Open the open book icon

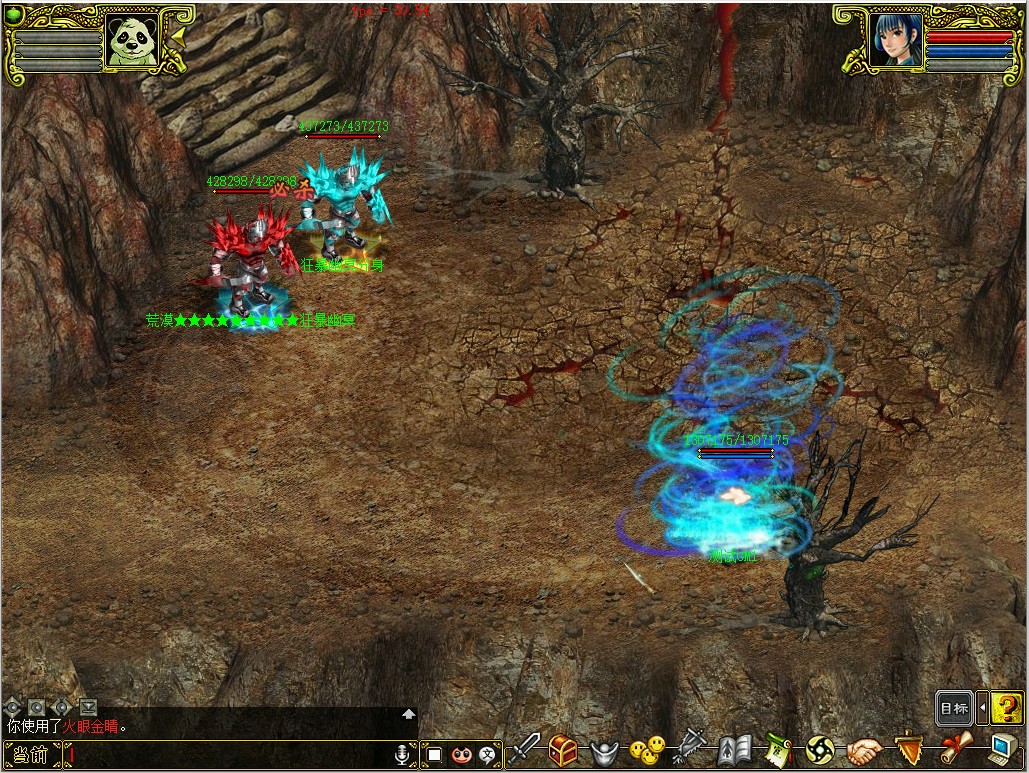tap(735, 749)
